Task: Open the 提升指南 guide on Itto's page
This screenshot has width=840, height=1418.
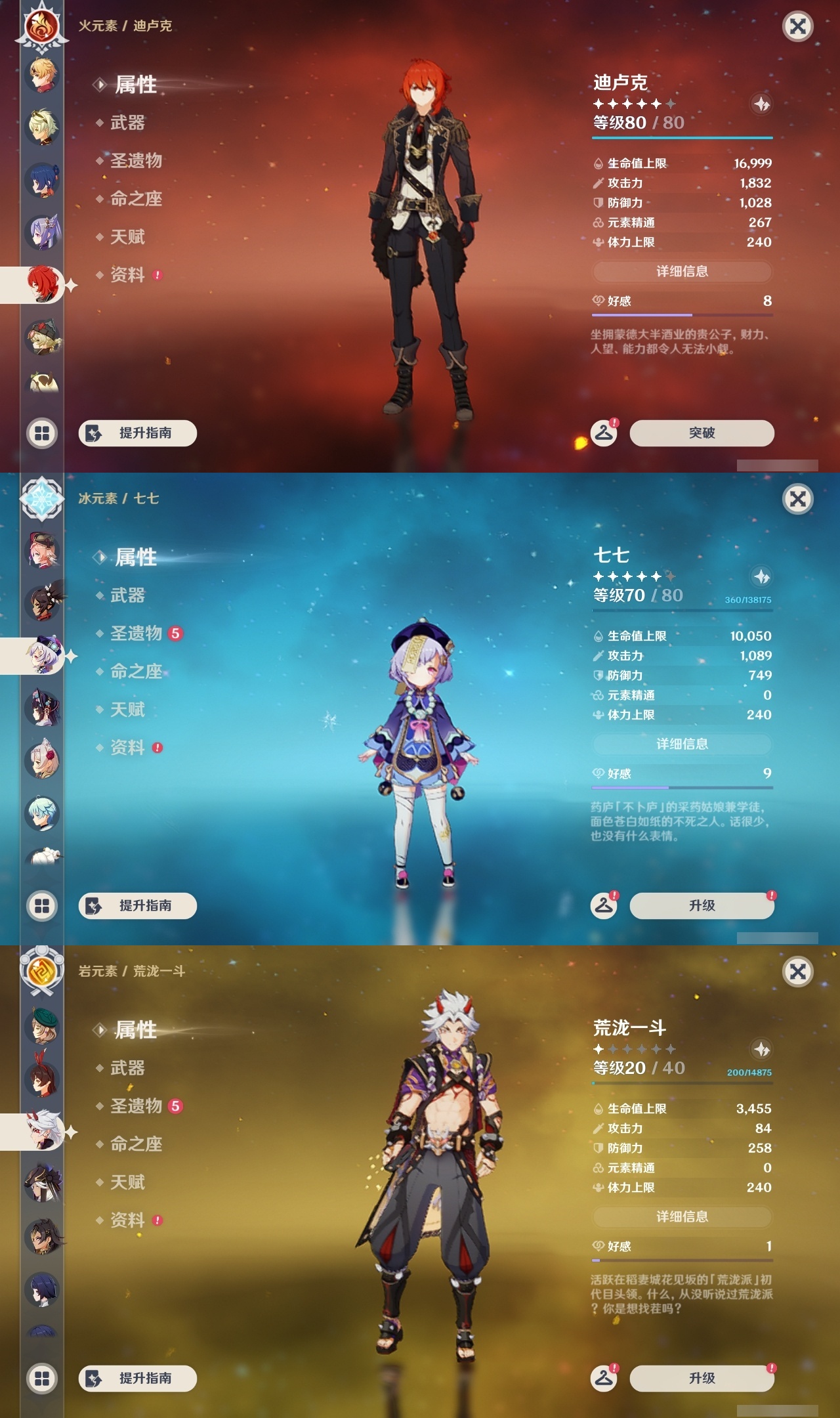Action: [x=136, y=1377]
